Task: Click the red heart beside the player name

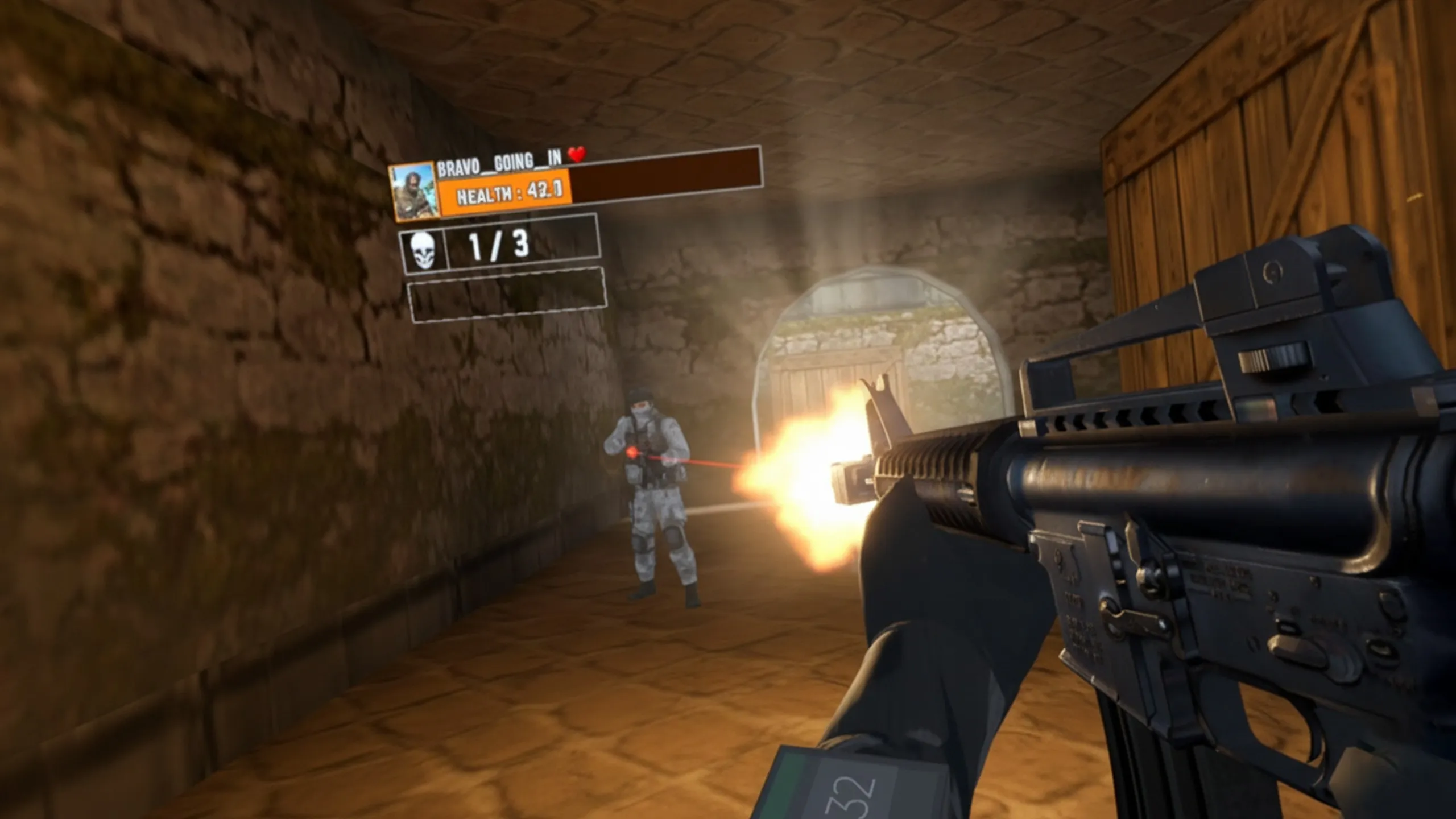Action: point(577,154)
